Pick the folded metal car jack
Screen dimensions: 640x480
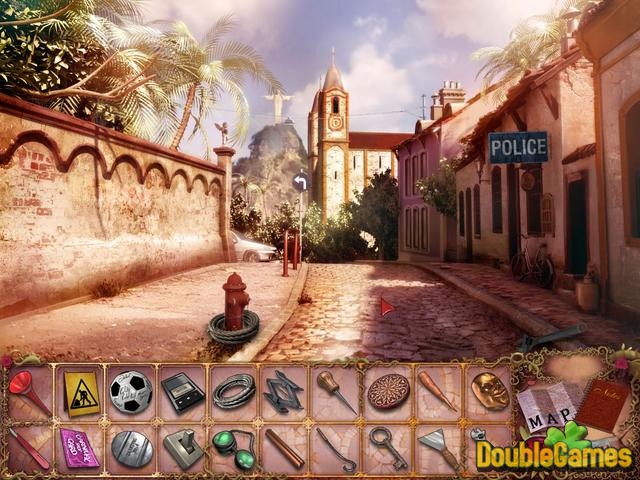284,391
